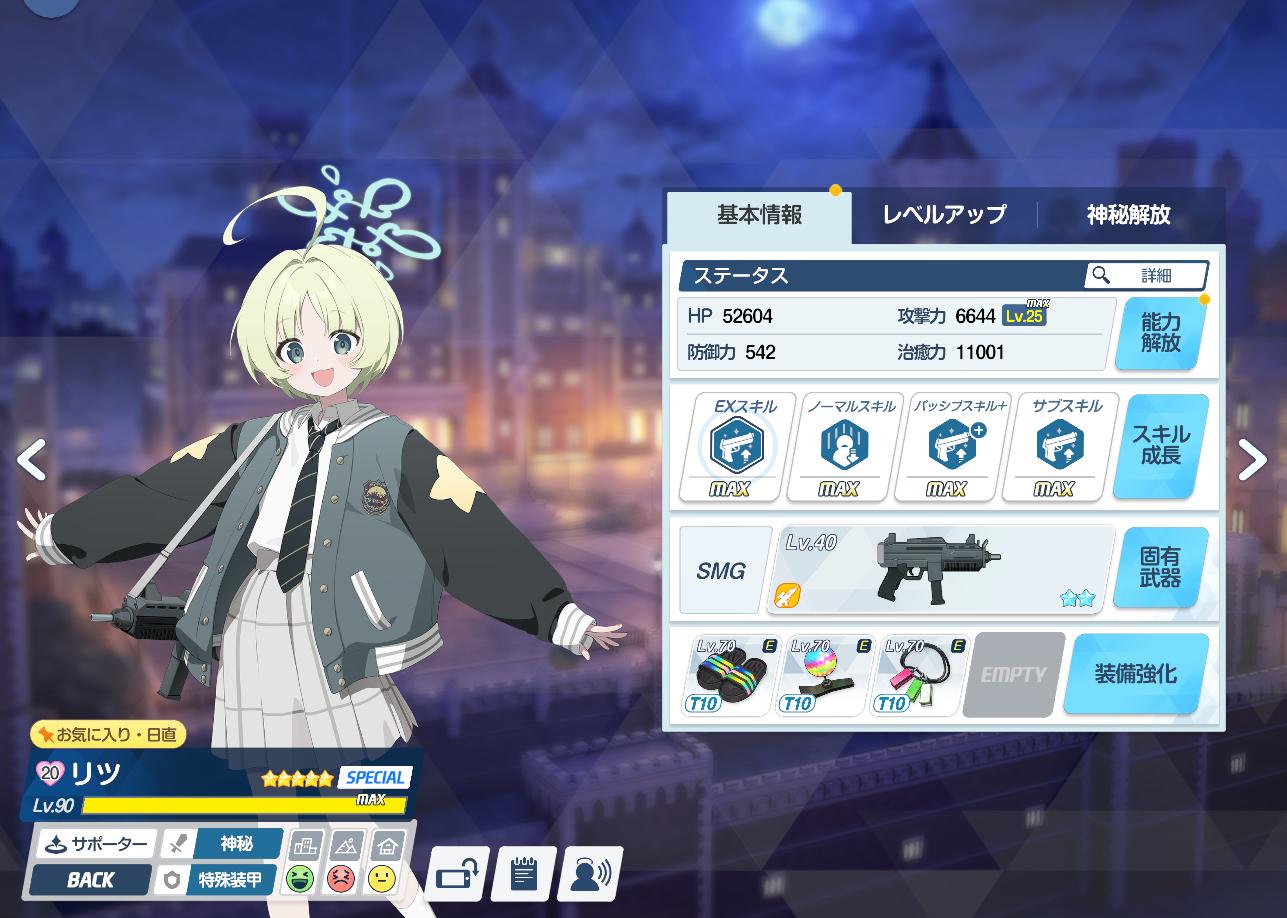Open the スキル成長 screen
The width and height of the screenshot is (1287, 918).
pyautogui.click(x=1161, y=447)
